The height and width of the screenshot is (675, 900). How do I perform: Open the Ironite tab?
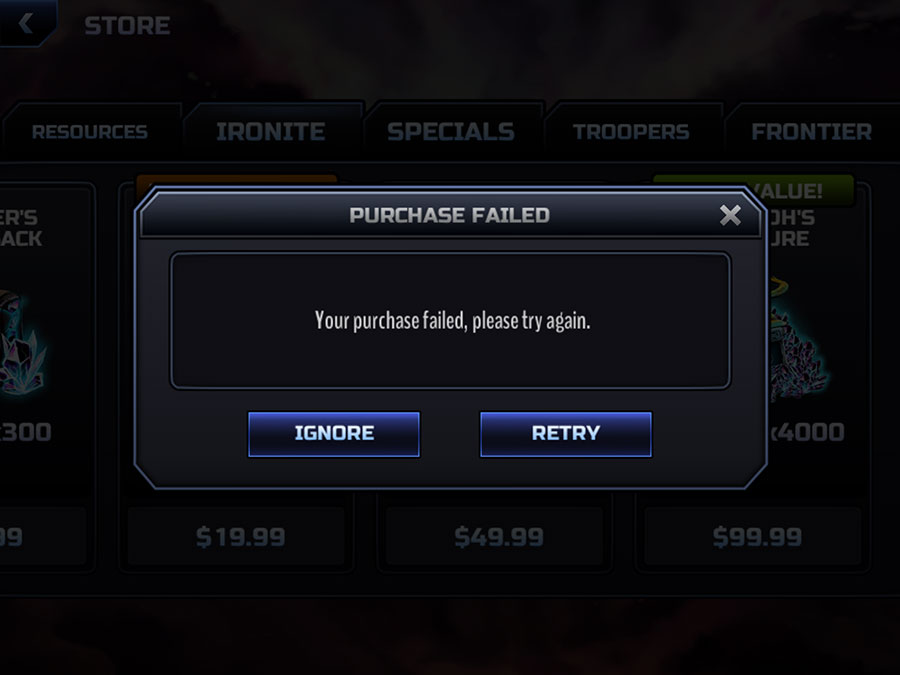pyautogui.click(x=270, y=132)
